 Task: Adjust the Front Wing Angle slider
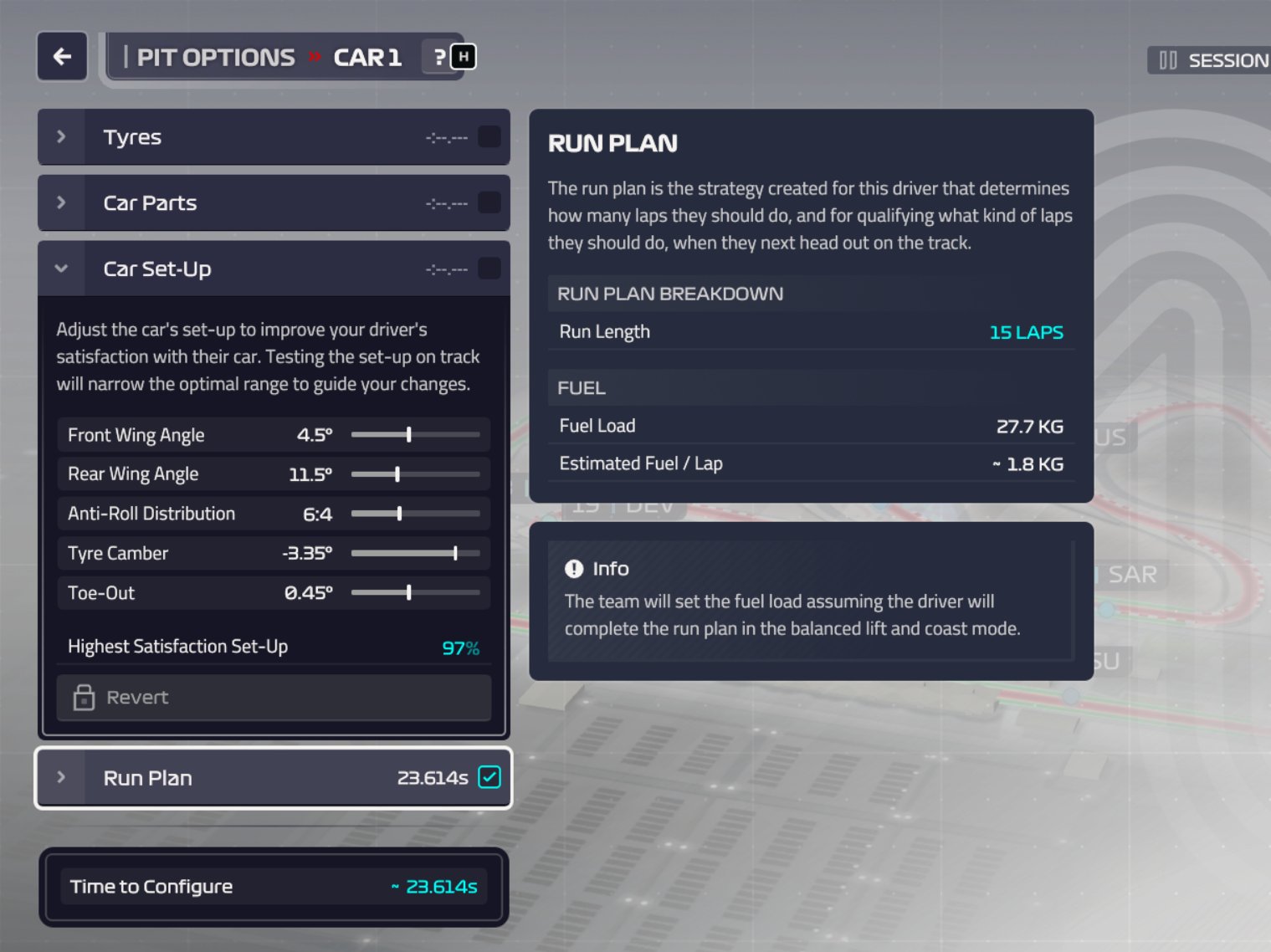(409, 435)
